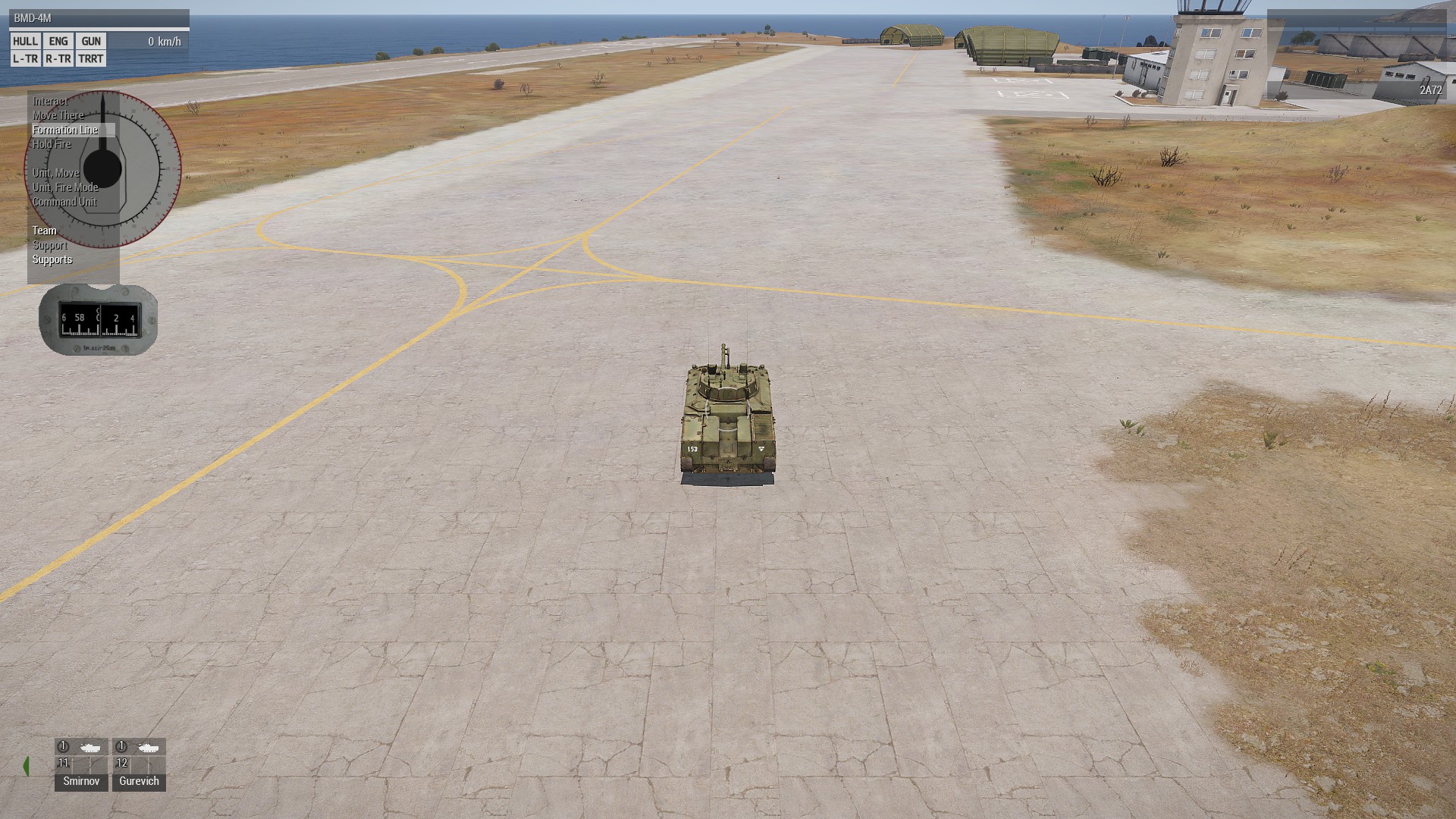This screenshot has width=1456, height=819.
Task: Open the Unit, Fire Mode option
Action: tap(65, 187)
